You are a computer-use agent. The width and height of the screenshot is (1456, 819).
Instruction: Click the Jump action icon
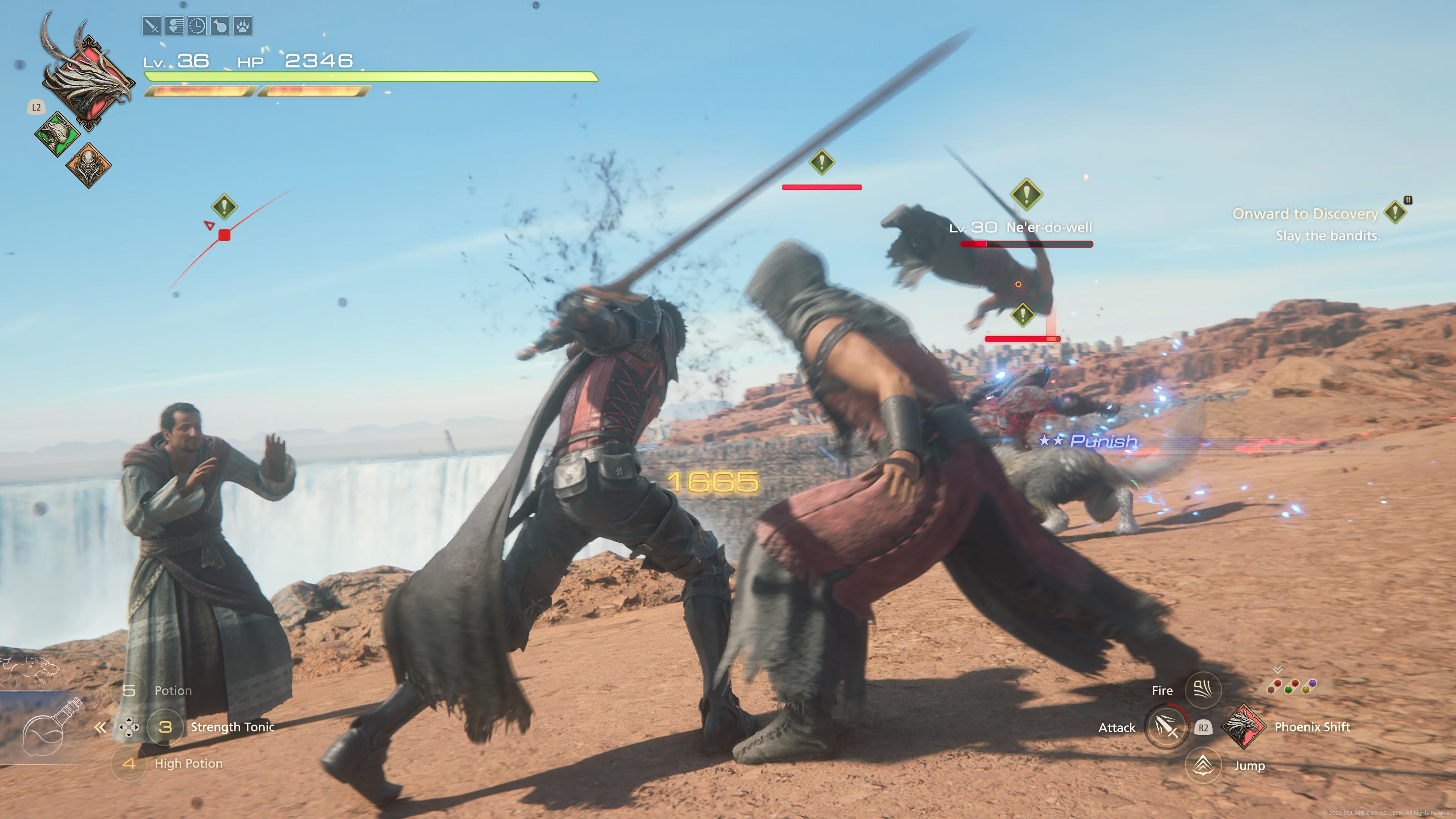tap(1202, 765)
